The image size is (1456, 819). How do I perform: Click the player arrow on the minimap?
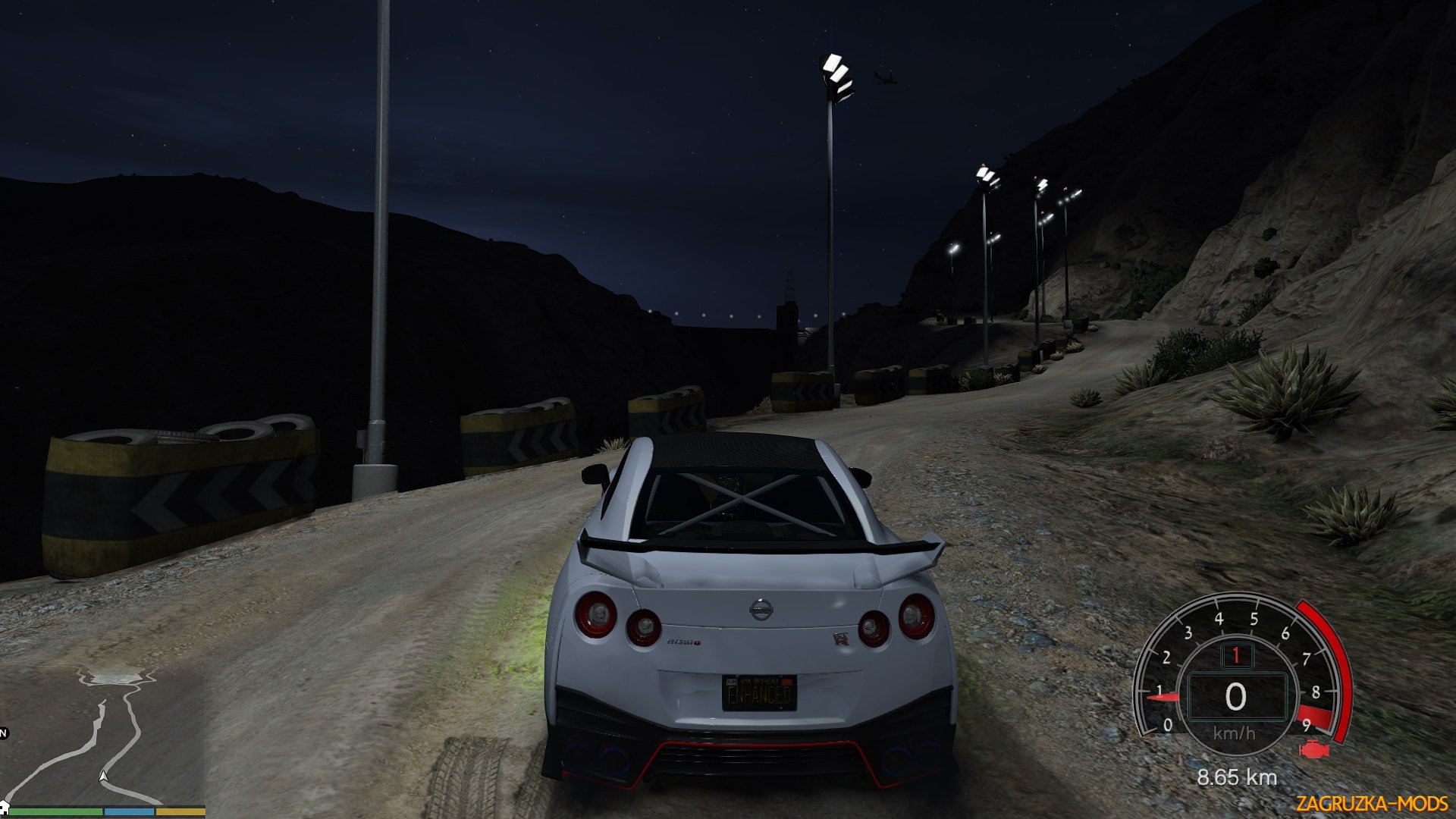pyautogui.click(x=104, y=776)
